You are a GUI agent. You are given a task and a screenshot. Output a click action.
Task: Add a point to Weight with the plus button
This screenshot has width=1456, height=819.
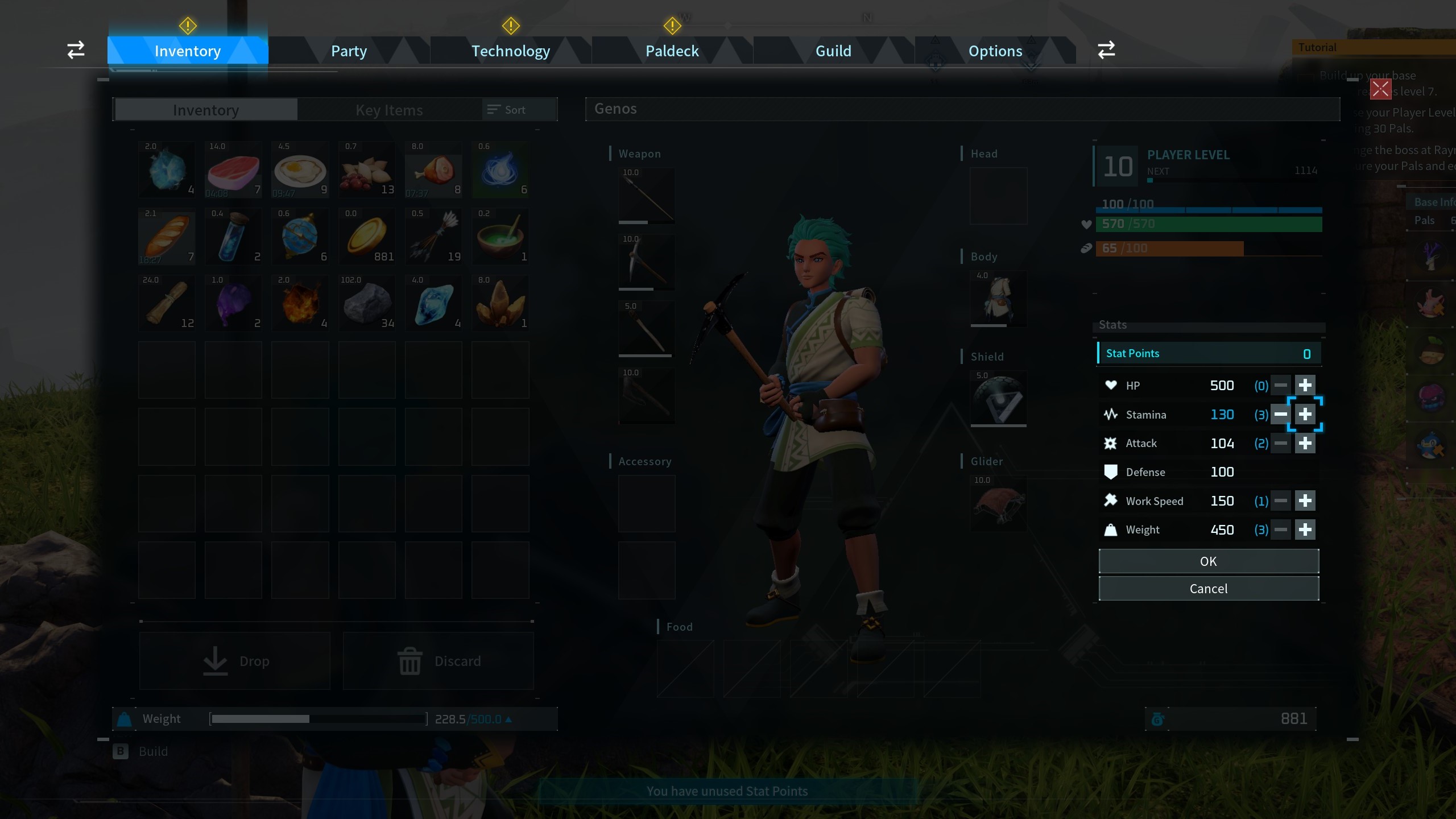point(1305,529)
